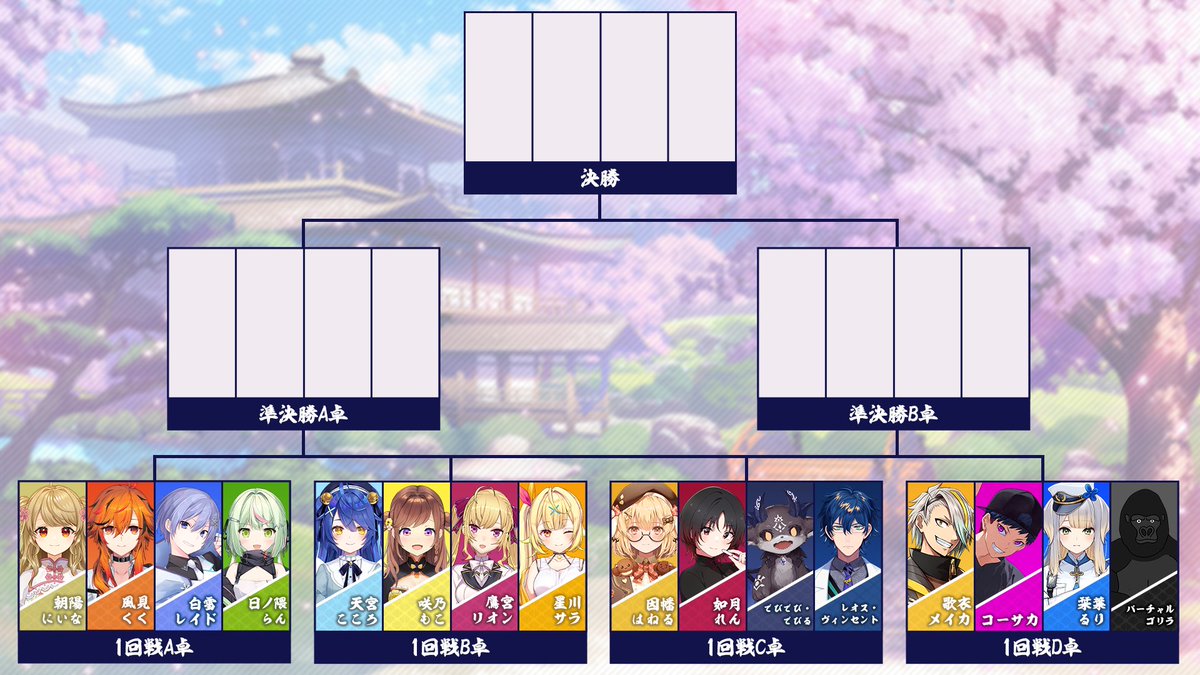Select the レオス・ヴィンセント player card

coord(848,555)
